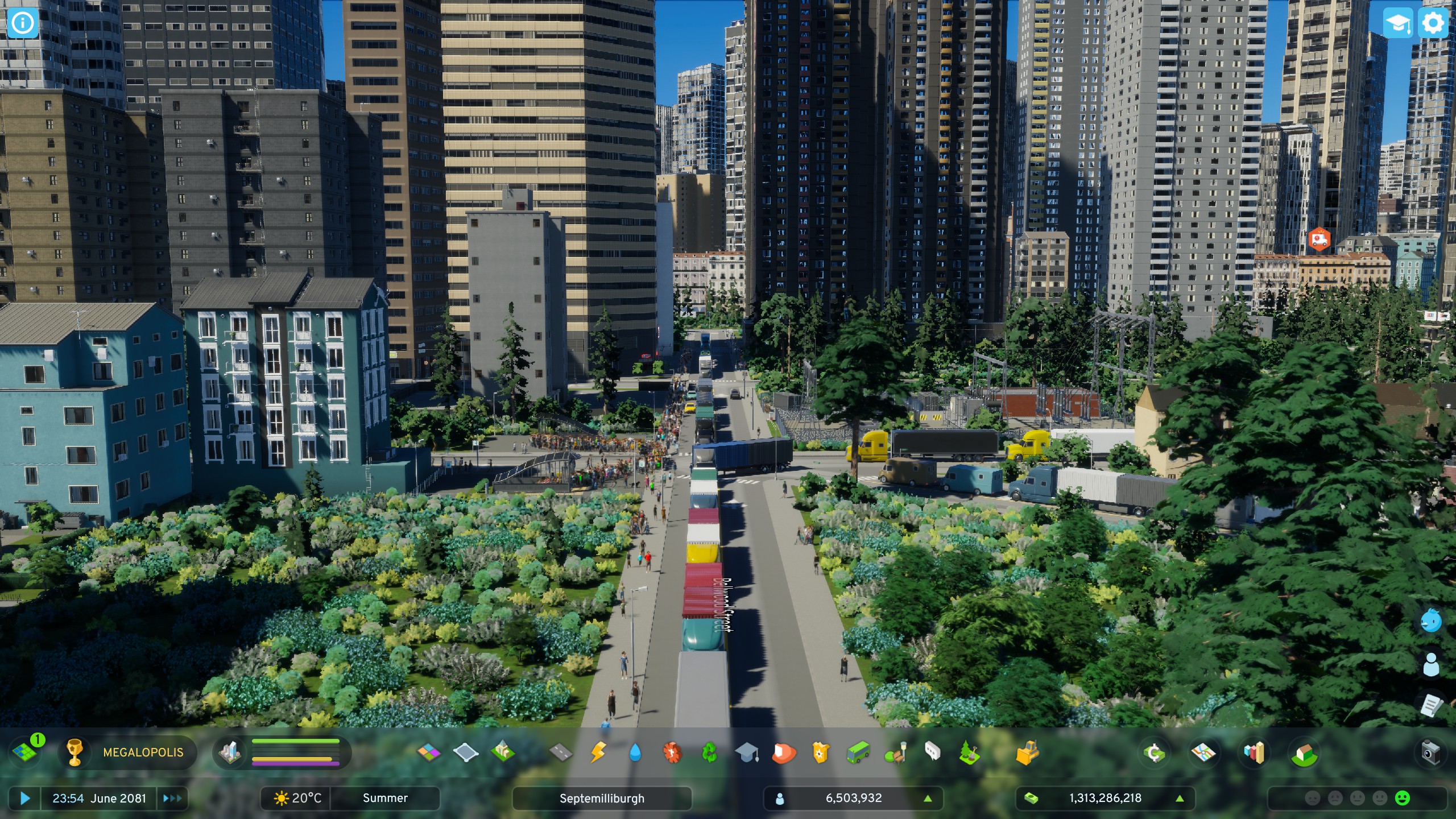
Task: Open the MEGALOPOLIS milestone panel
Action: tap(142, 753)
